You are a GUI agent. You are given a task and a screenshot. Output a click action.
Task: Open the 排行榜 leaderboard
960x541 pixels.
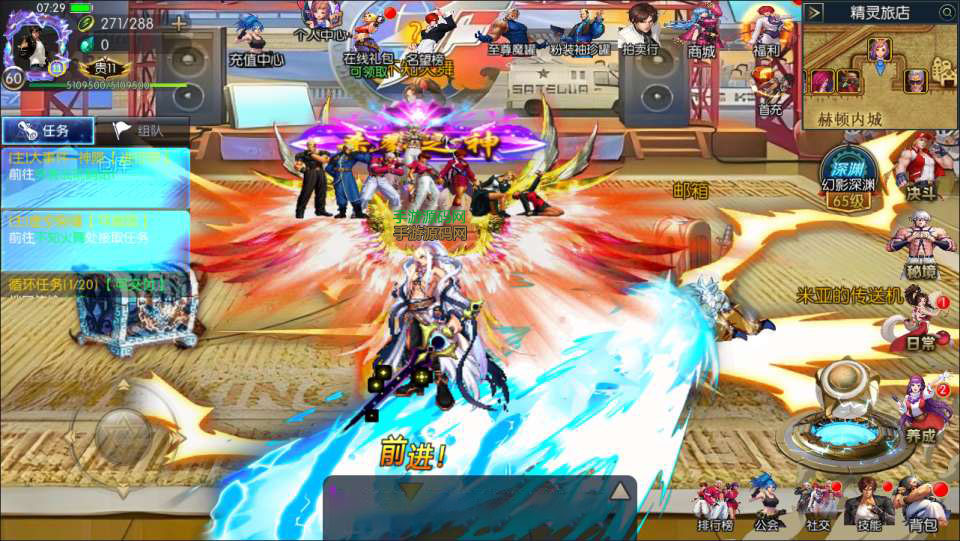tap(714, 503)
